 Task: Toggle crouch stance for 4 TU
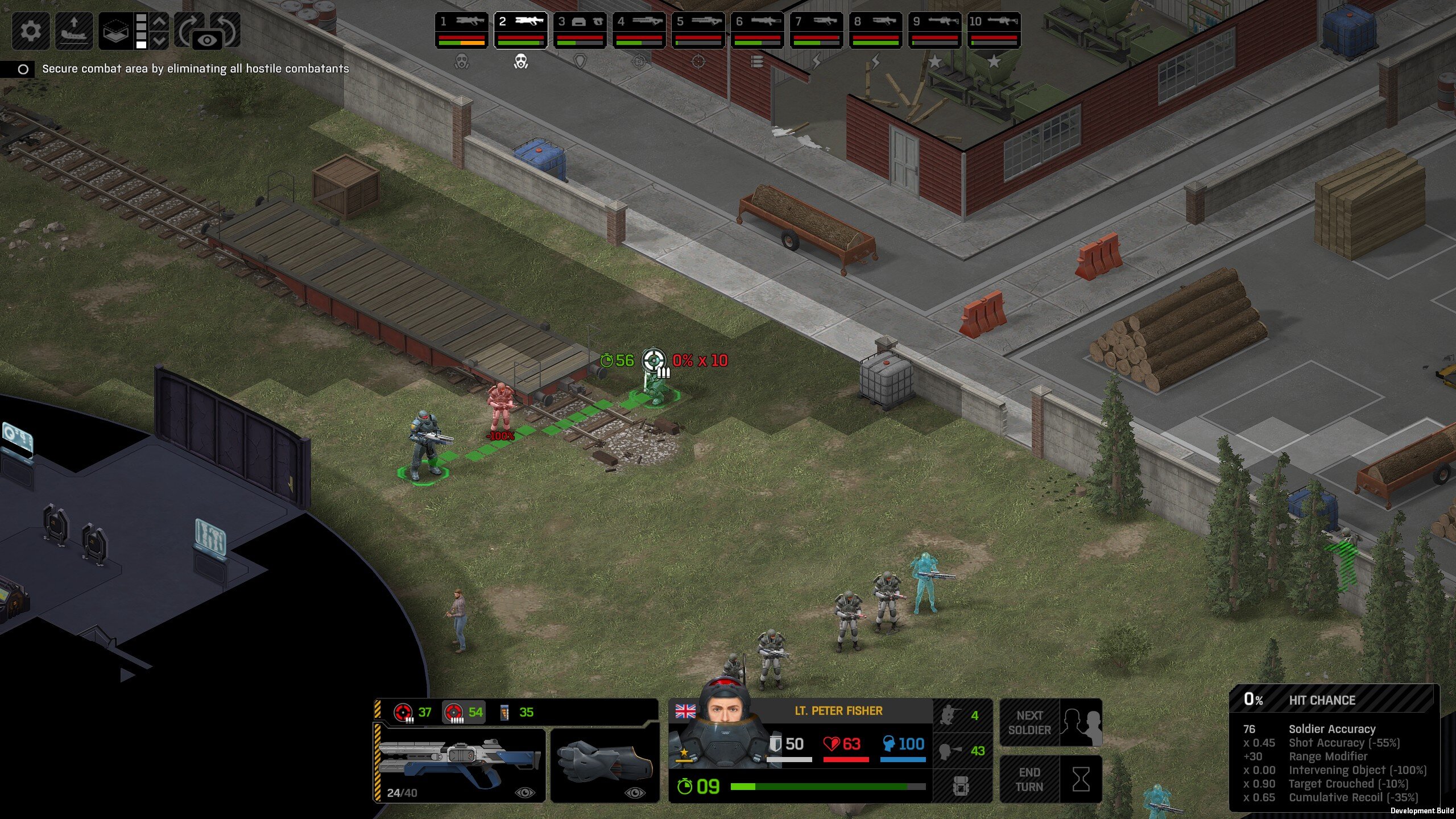click(x=962, y=715)
